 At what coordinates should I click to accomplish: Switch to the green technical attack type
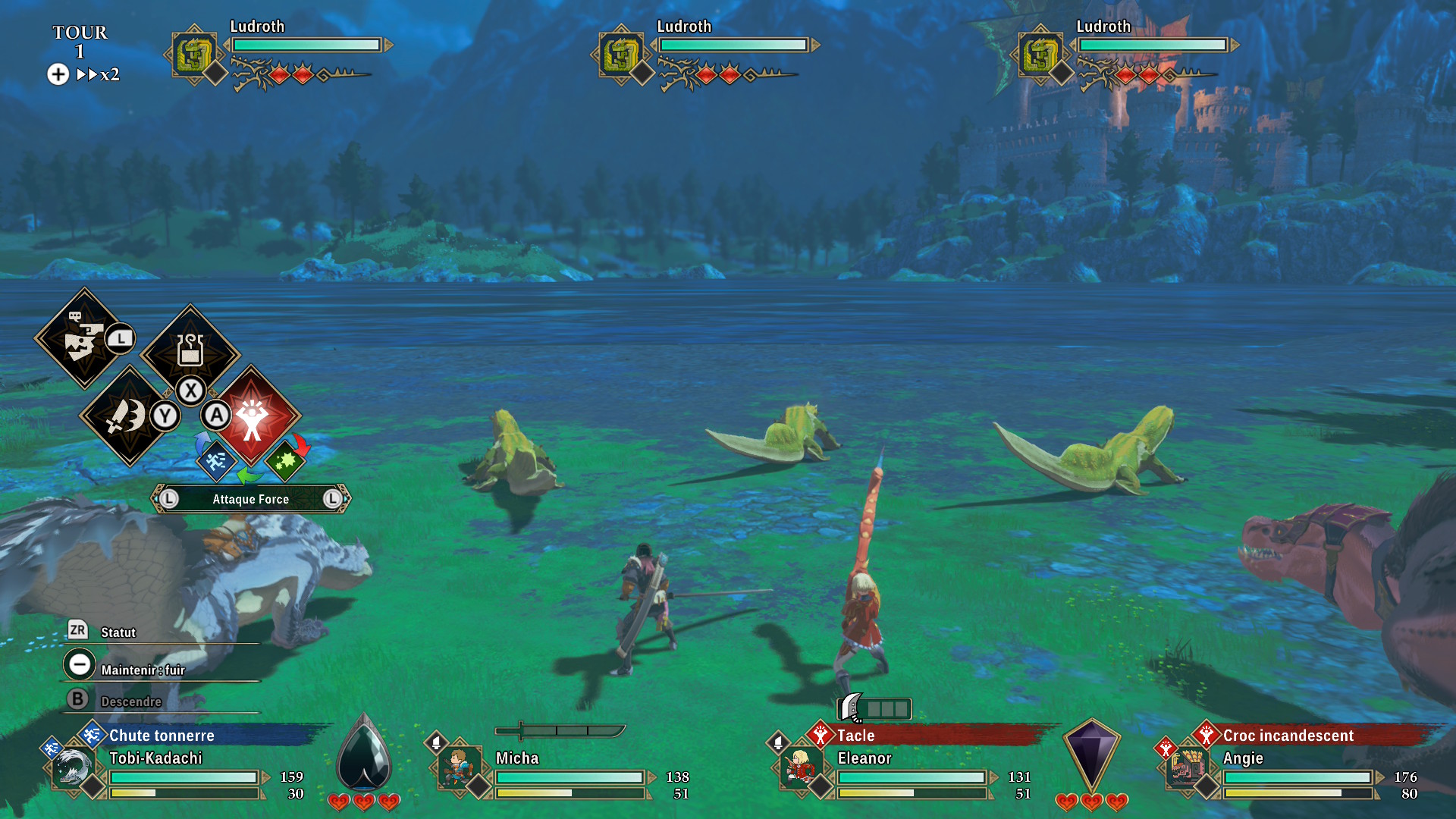pos(285,460)
